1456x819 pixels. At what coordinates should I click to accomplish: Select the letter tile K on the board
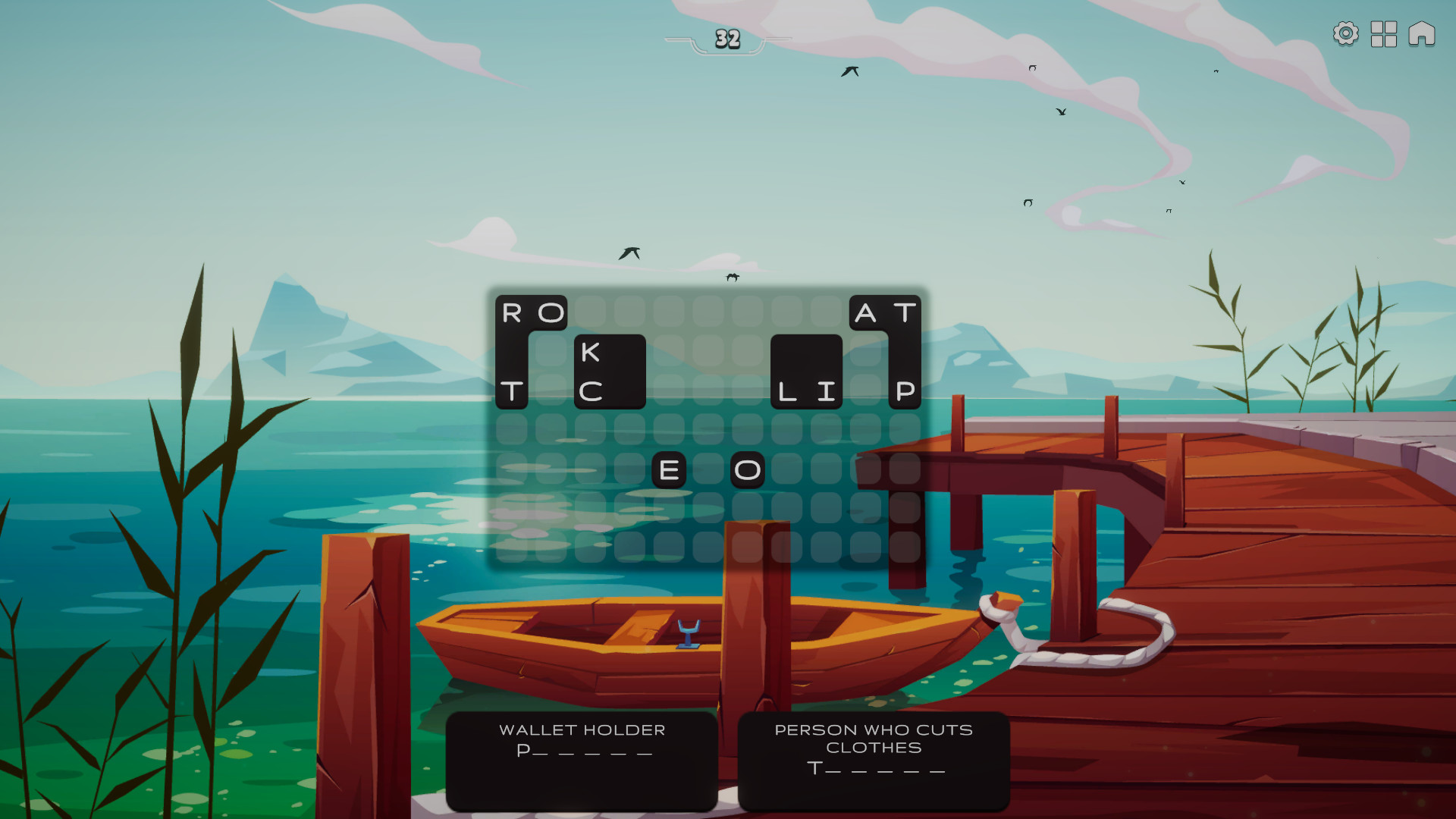(x=596, y=351)
